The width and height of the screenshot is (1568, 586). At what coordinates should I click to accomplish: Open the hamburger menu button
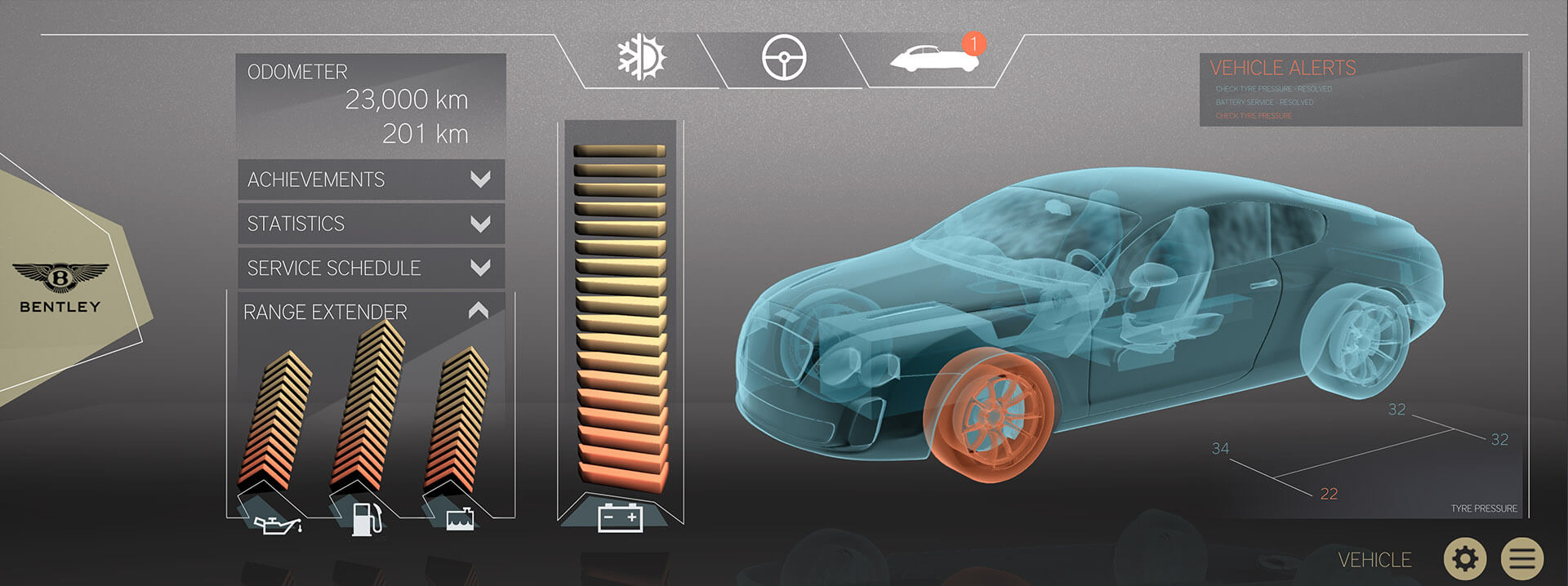(1521, 559)
